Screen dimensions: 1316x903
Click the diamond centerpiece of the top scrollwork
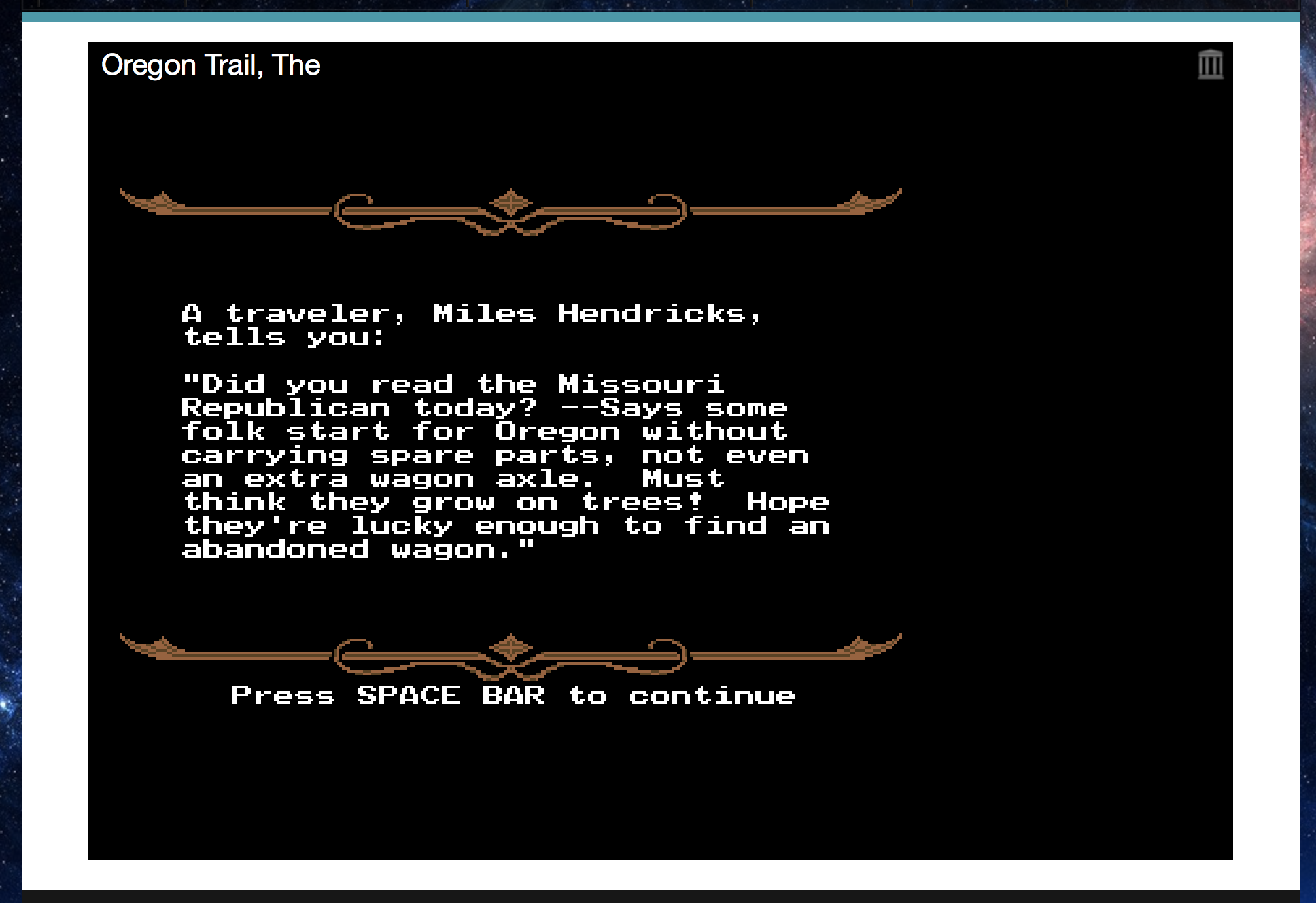[x=510, y=203]
